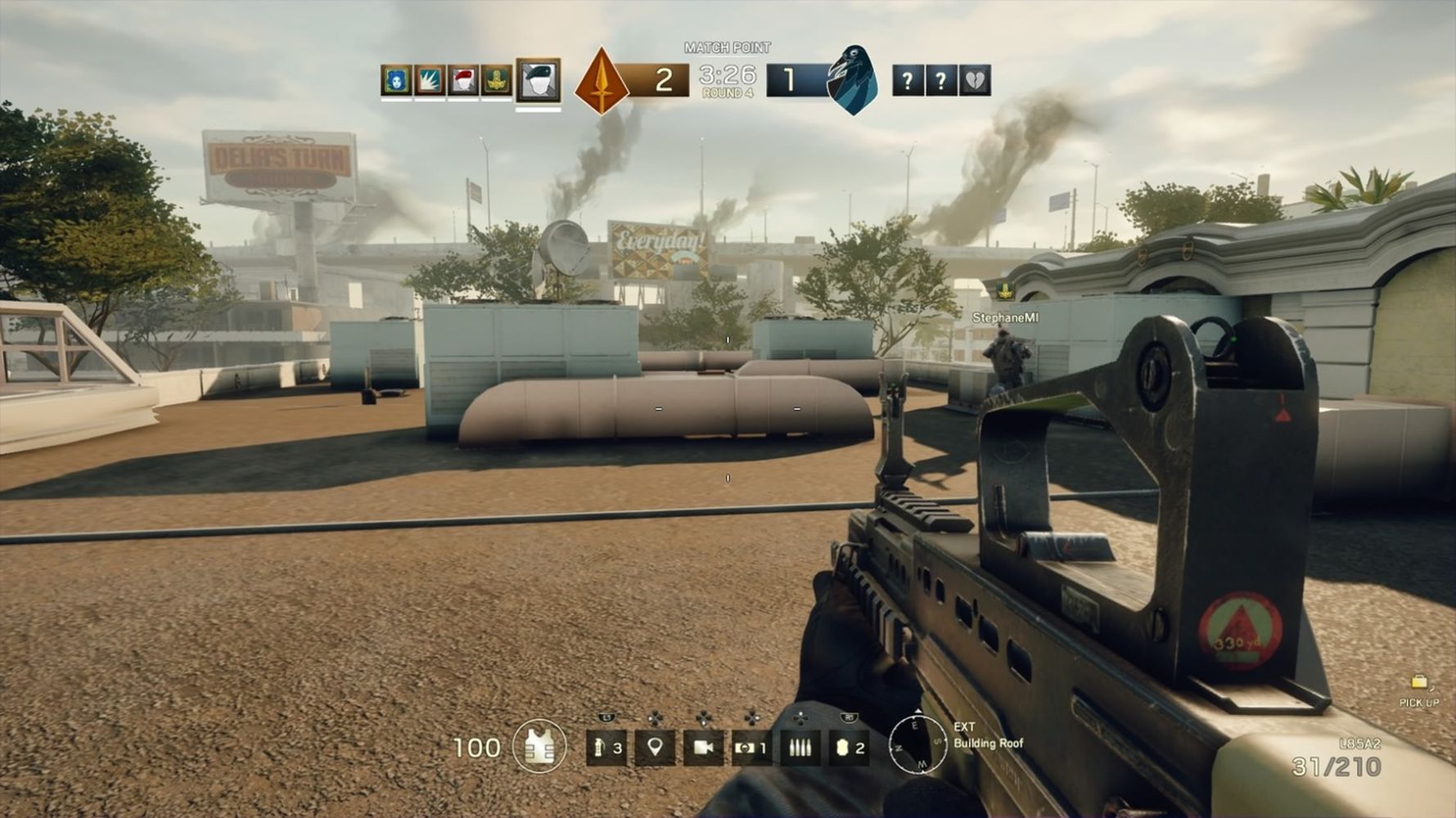Select the drone gadget slot showing 1
The height and width of the screenshot is (818, 1456).
[751, 748]
